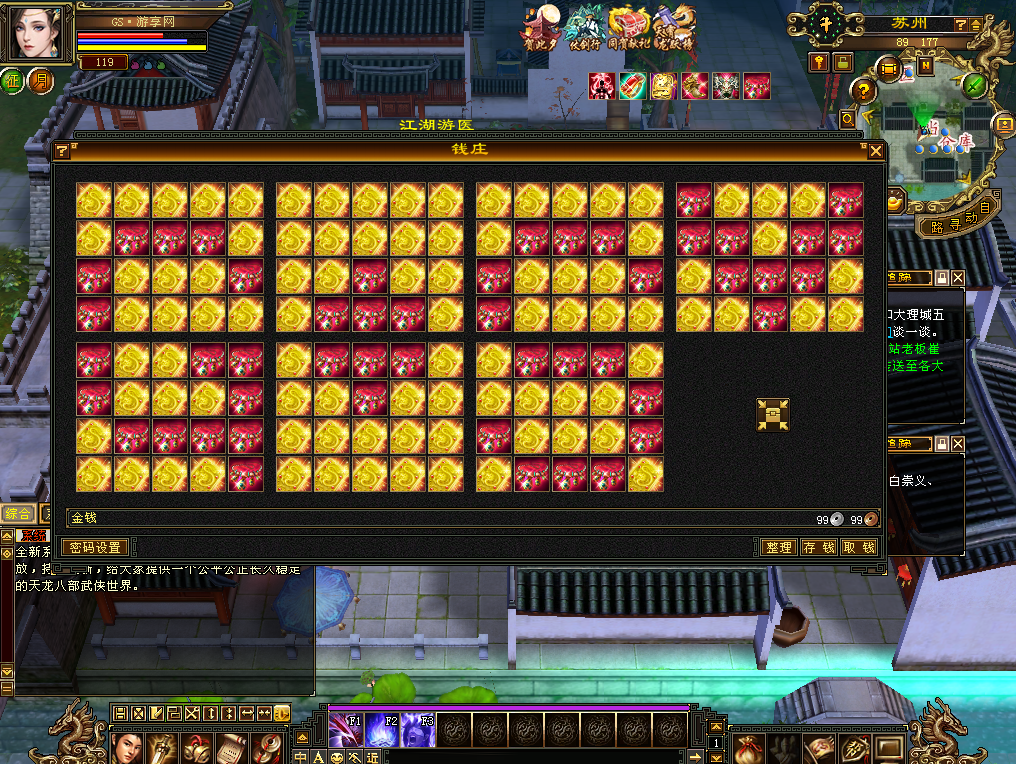Close the 钱庄 bank window
The height and width of the screenshot is (764, 1016).
[876, 151]
